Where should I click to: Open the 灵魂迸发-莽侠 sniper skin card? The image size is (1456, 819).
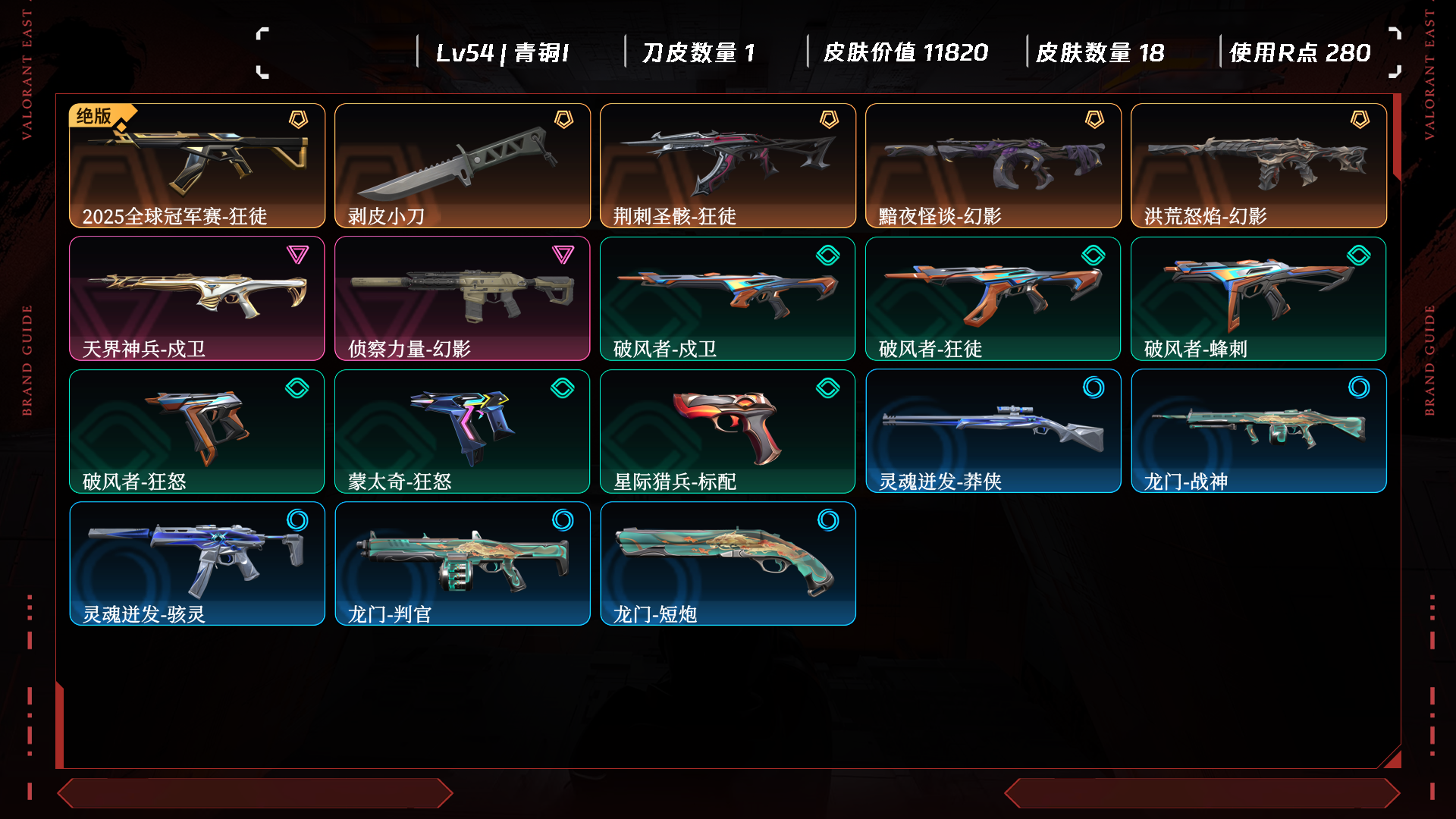[993, 431]
